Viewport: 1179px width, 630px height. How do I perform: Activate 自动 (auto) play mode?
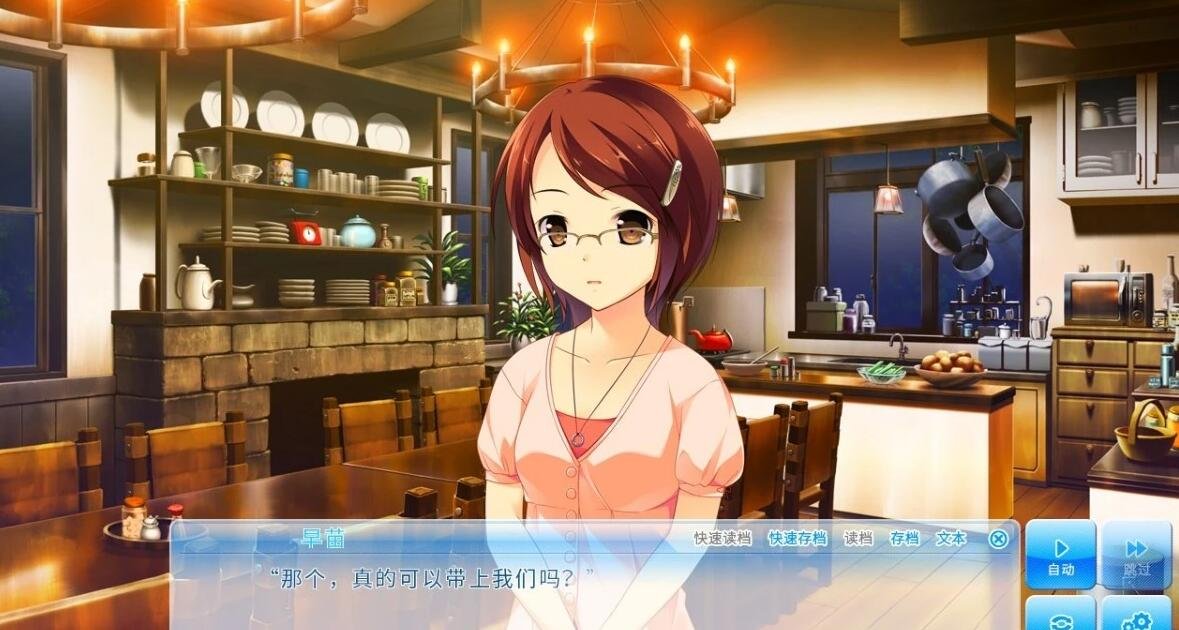click(x=1060, y=555)
